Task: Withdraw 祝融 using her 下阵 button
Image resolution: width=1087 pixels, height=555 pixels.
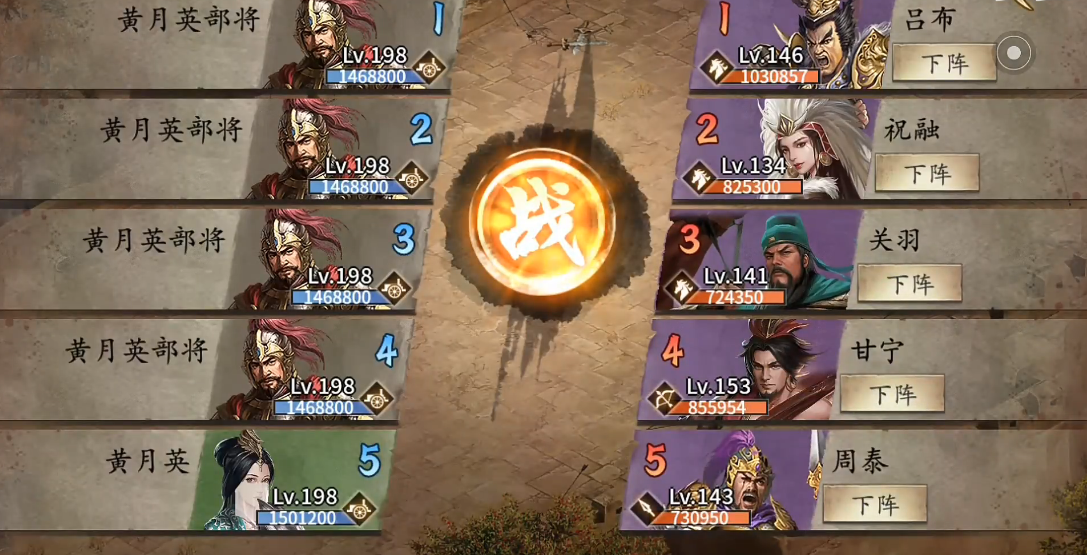Action: click(926, 173)
